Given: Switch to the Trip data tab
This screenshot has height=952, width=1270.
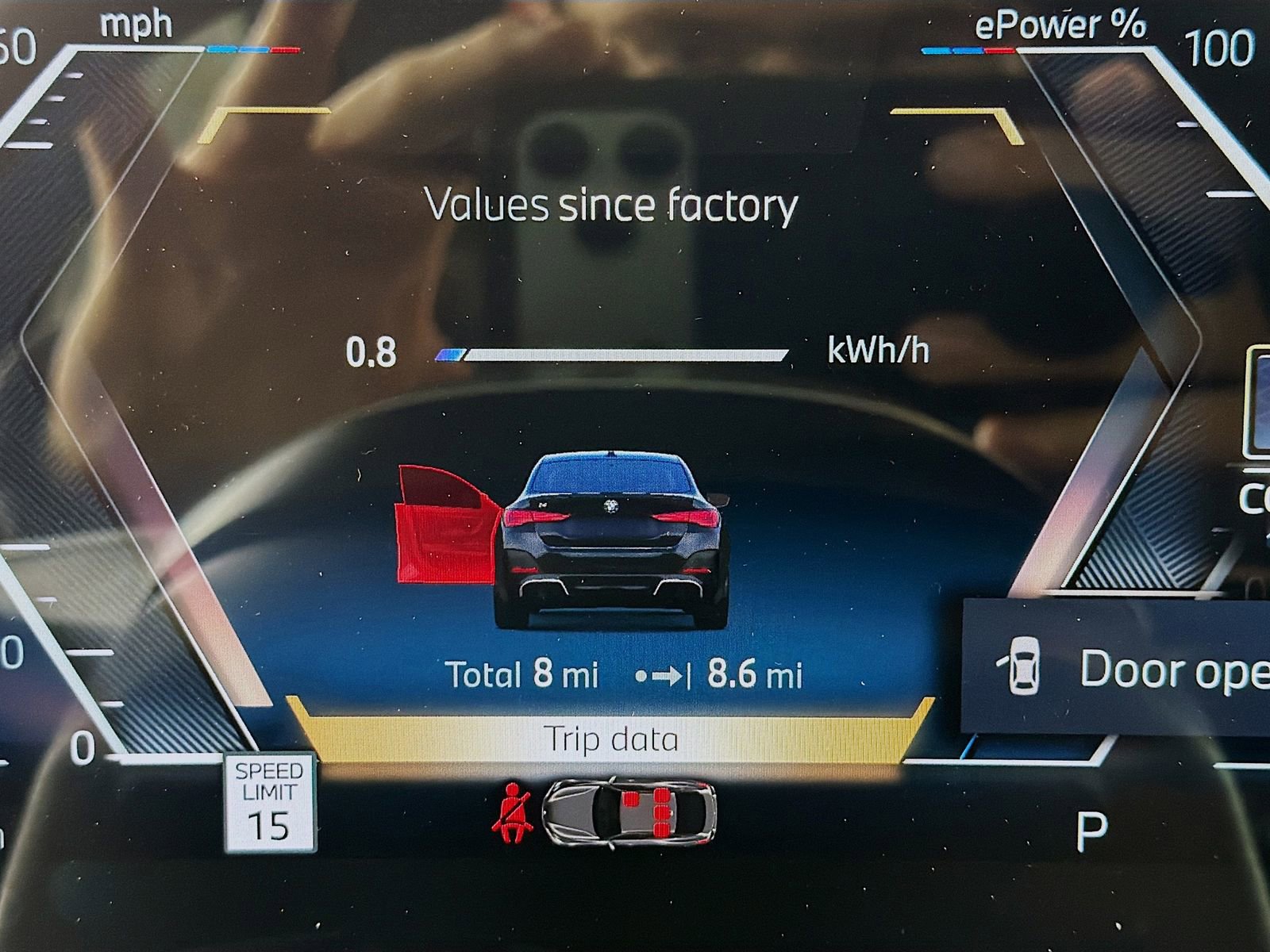Looking at the screenshot, I should click(611, 739).
